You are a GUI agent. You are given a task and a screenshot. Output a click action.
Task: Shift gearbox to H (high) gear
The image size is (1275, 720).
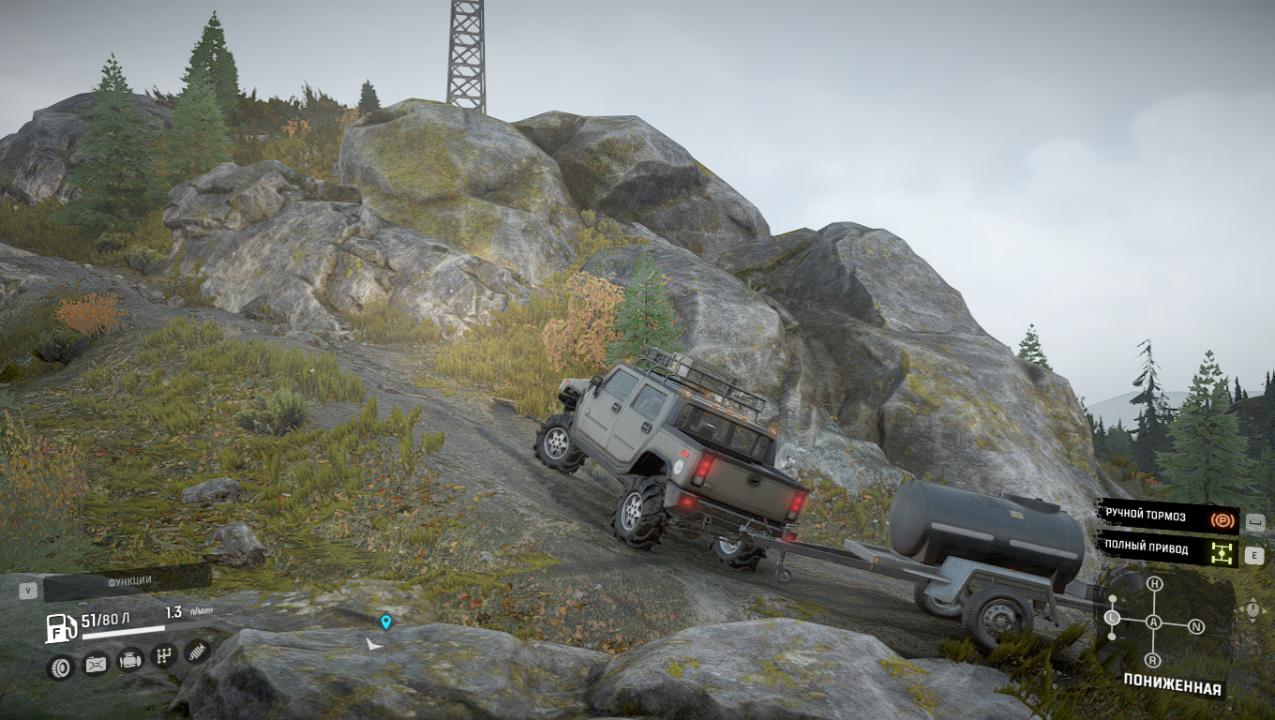coord(1154,584)
